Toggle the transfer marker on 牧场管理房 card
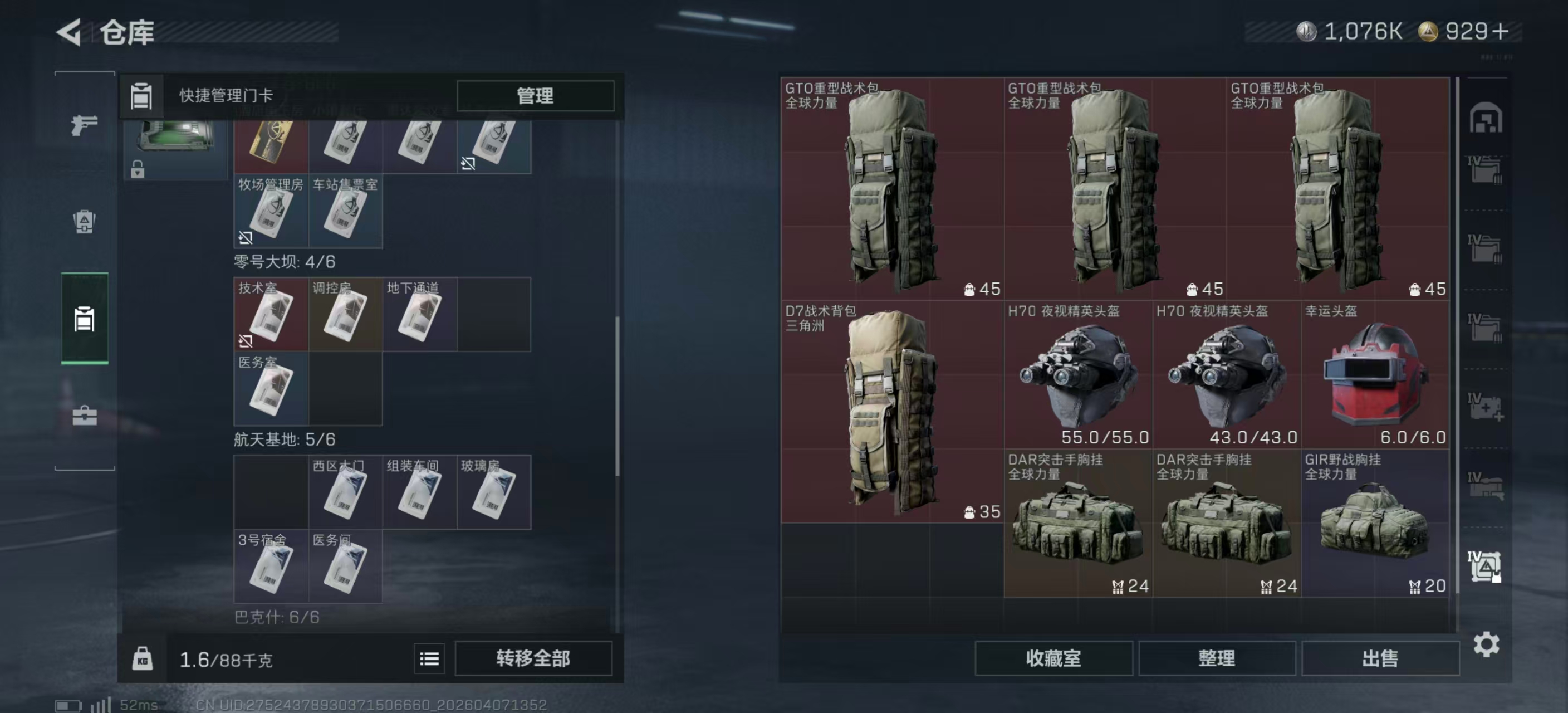Screen dimensions: 1568x713 (246, 237)
